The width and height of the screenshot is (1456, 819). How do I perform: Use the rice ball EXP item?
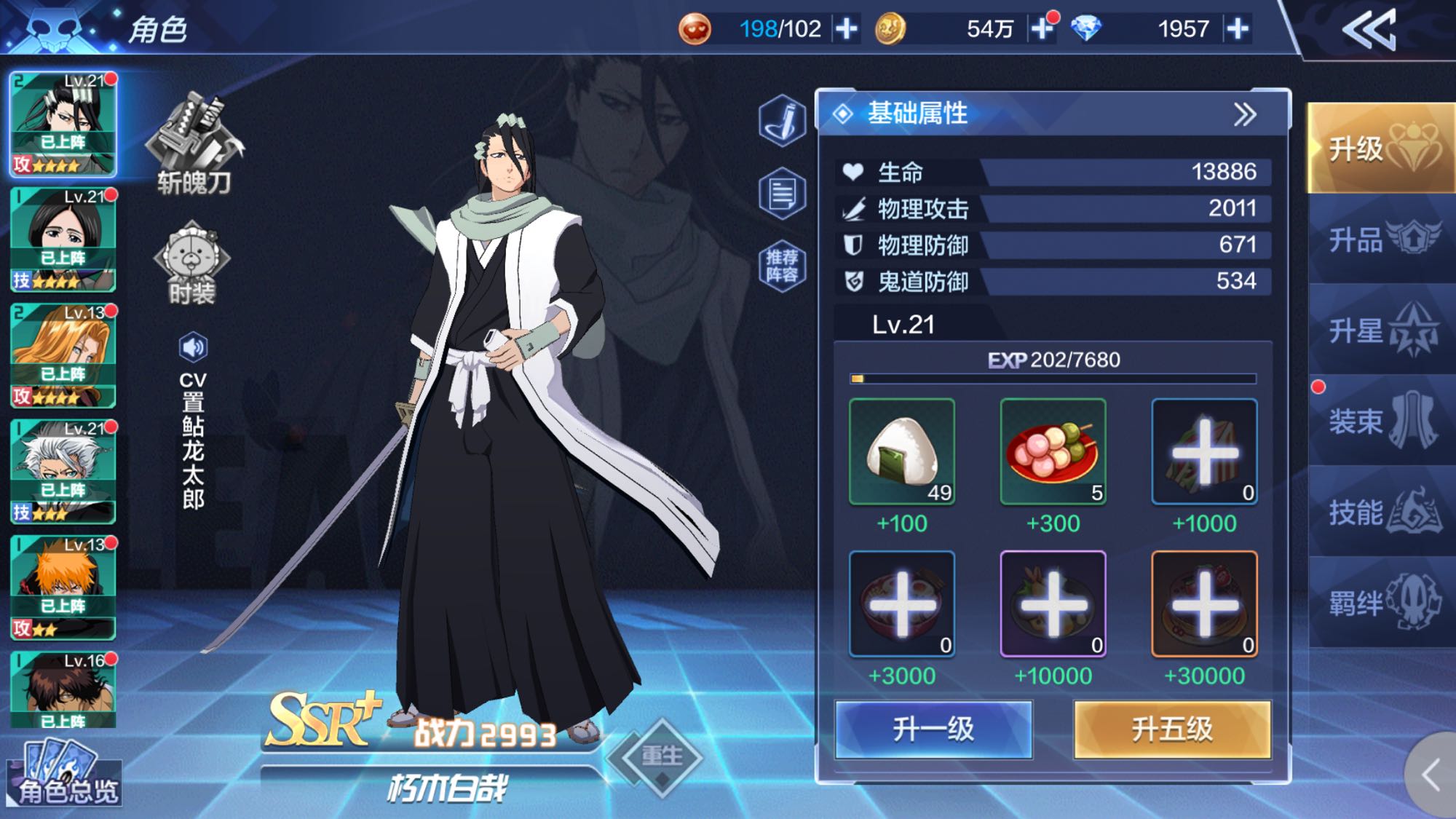click(x=902, y=452)
